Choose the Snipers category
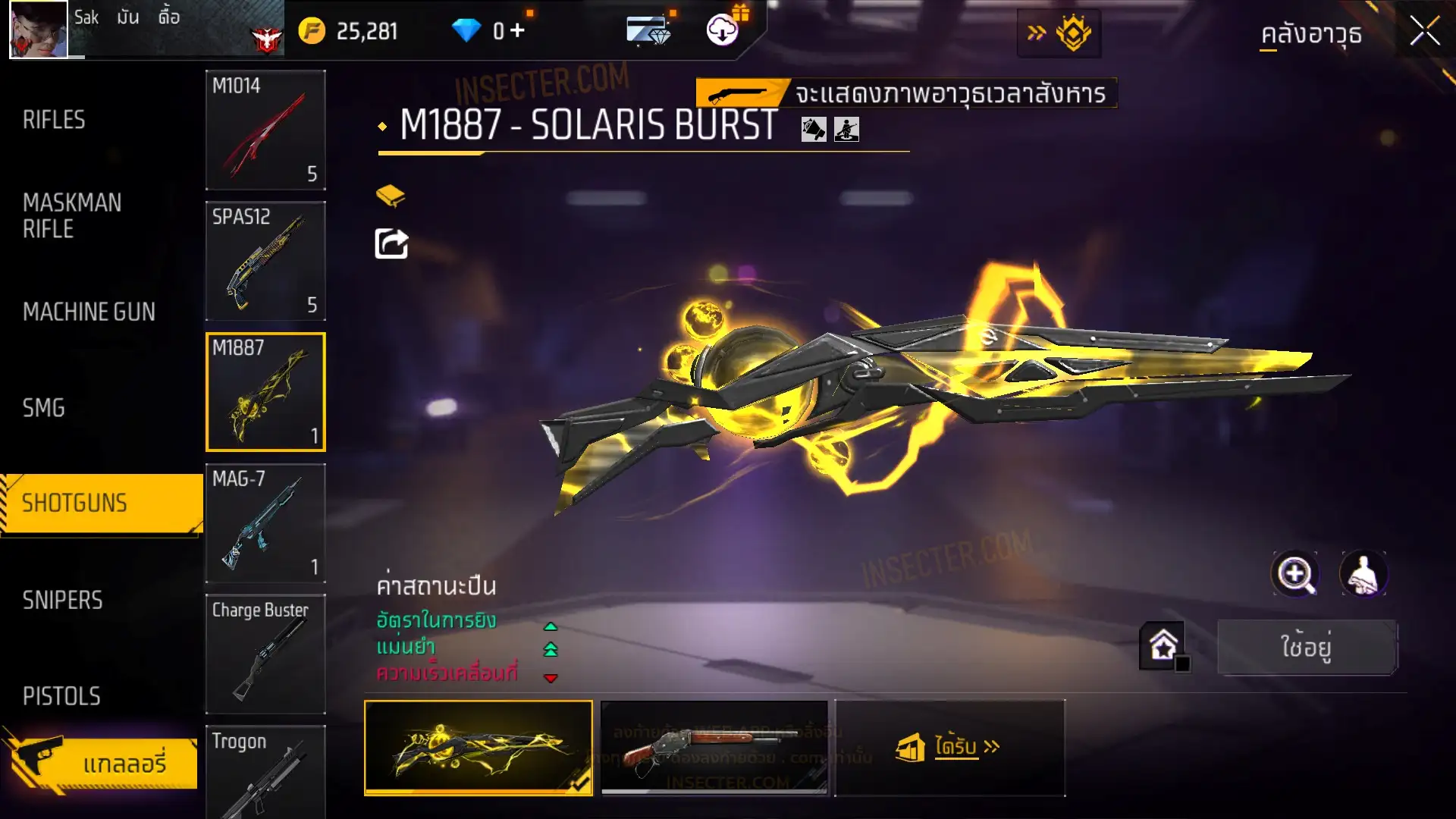The width and height of the screenshot is (1456, 819). (x=62, y=600)
